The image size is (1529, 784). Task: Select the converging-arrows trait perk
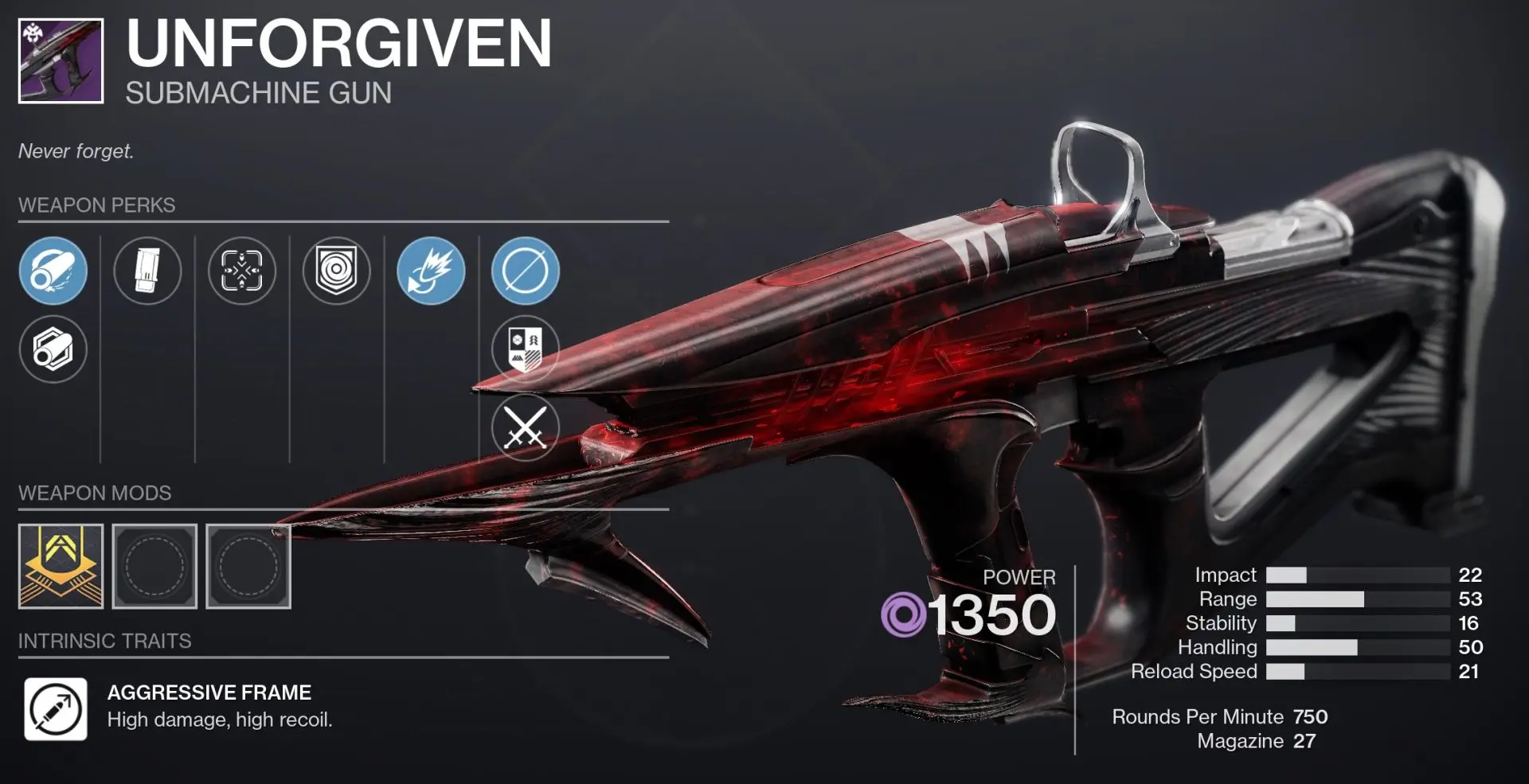(242, 271)
